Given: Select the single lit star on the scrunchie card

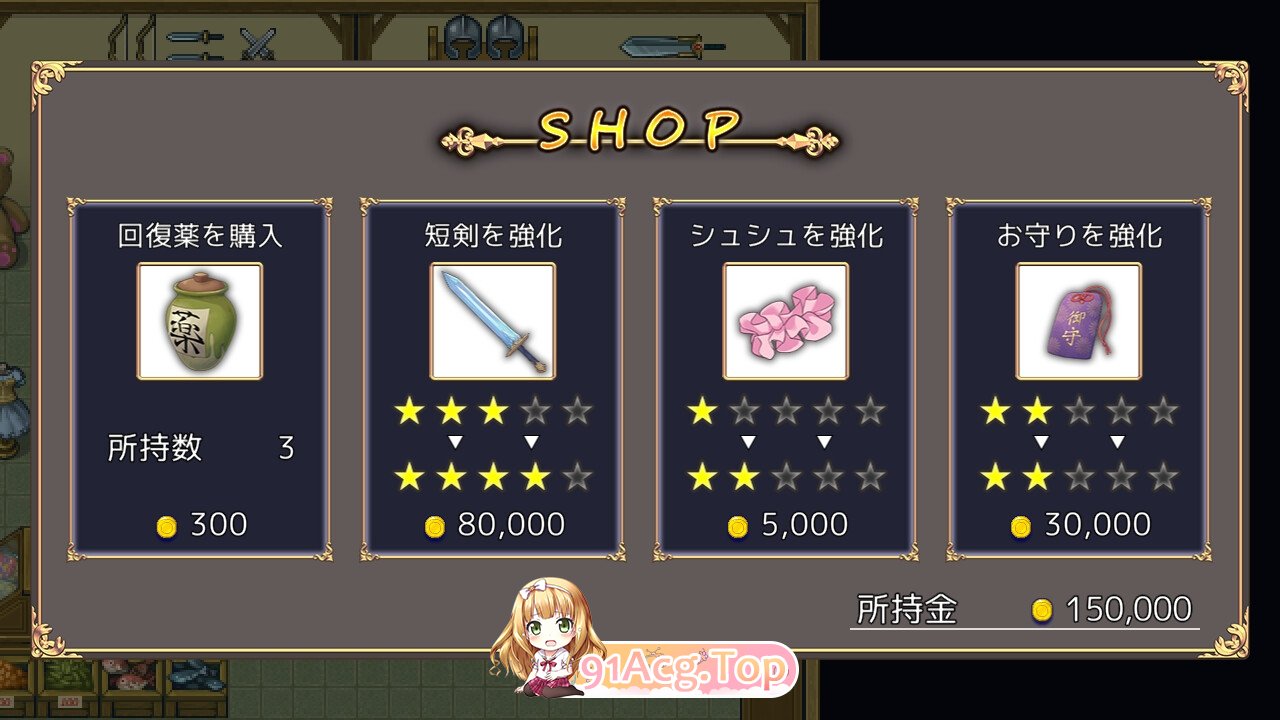Looking at the screenshot, I should tap(703, 410).
